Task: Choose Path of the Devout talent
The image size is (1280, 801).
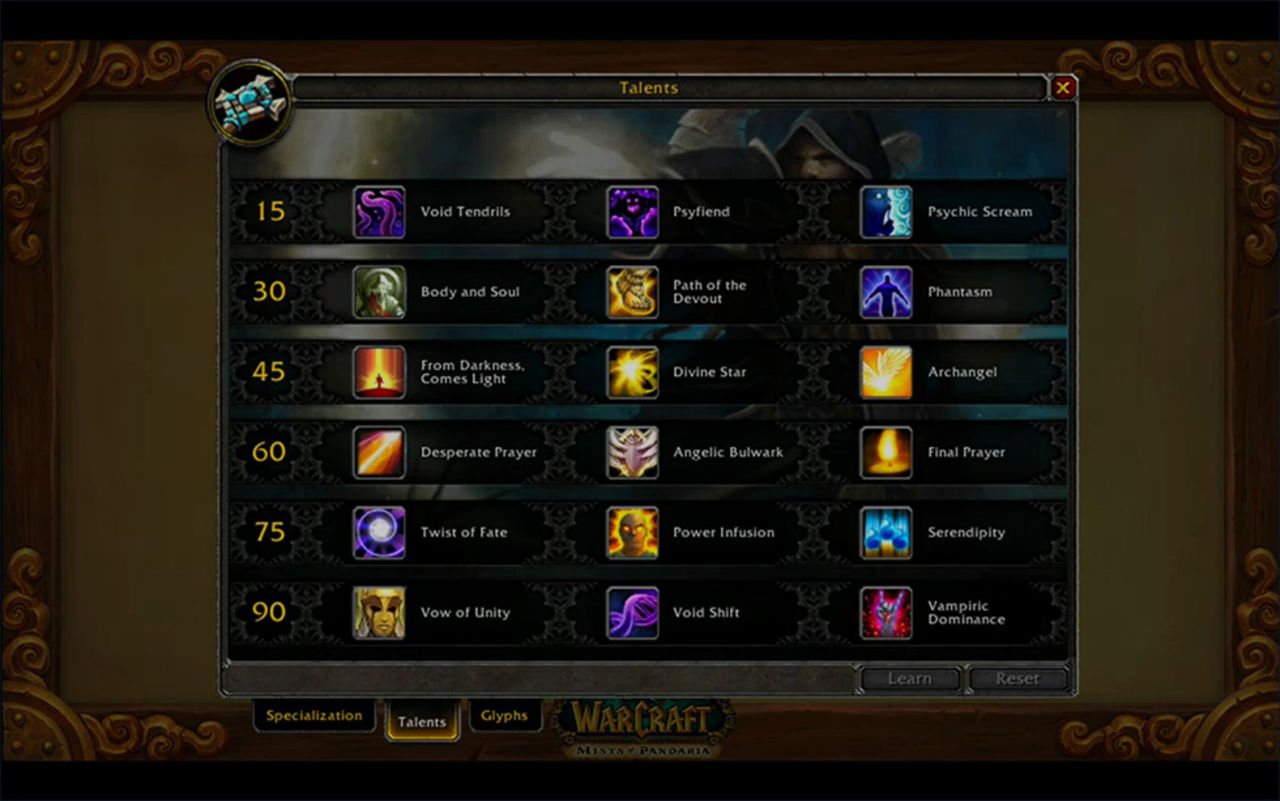Action: [x=633, y=292]
